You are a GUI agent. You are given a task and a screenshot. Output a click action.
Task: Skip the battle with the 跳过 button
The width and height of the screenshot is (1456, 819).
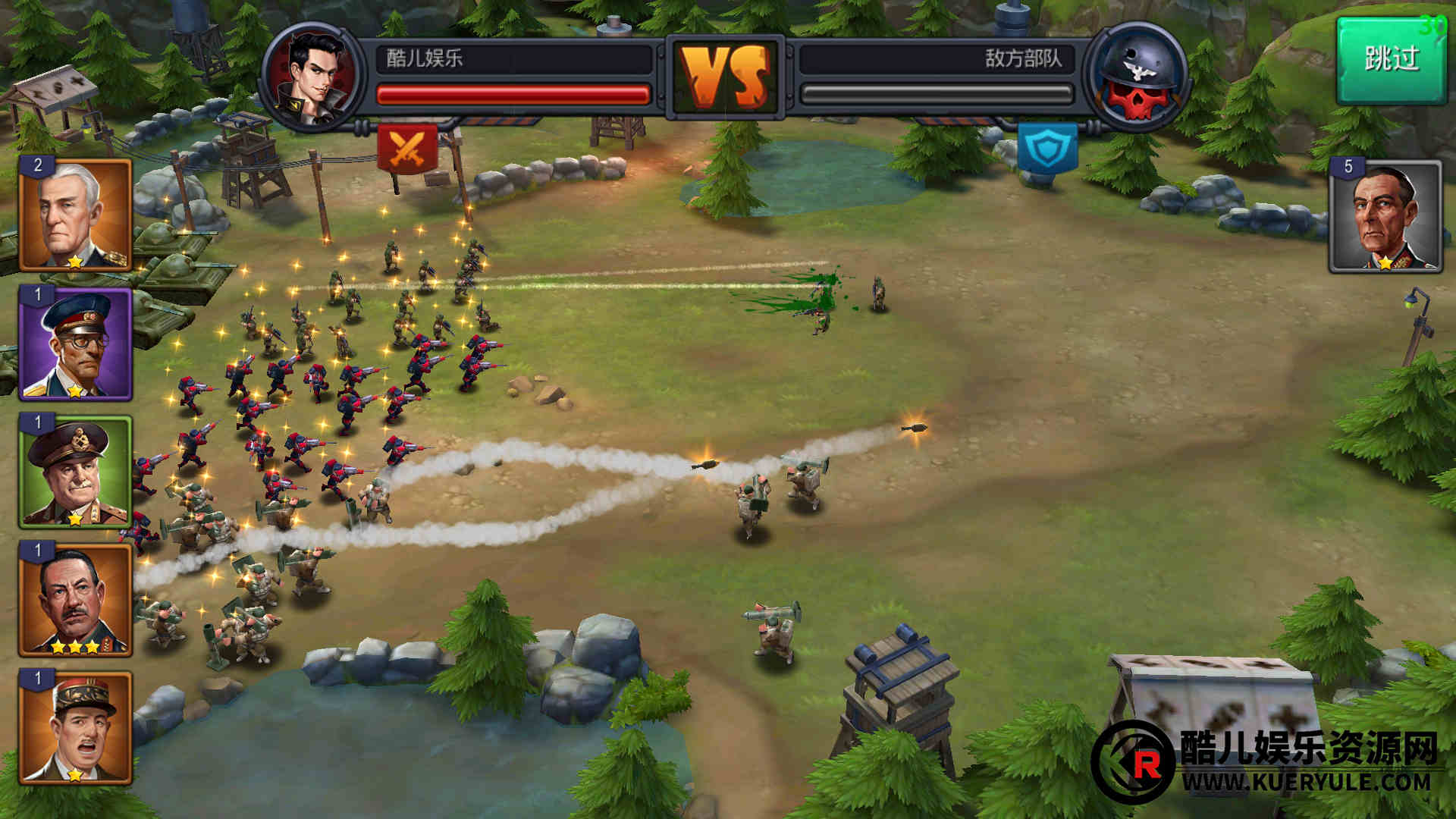tap(1391, 61)
